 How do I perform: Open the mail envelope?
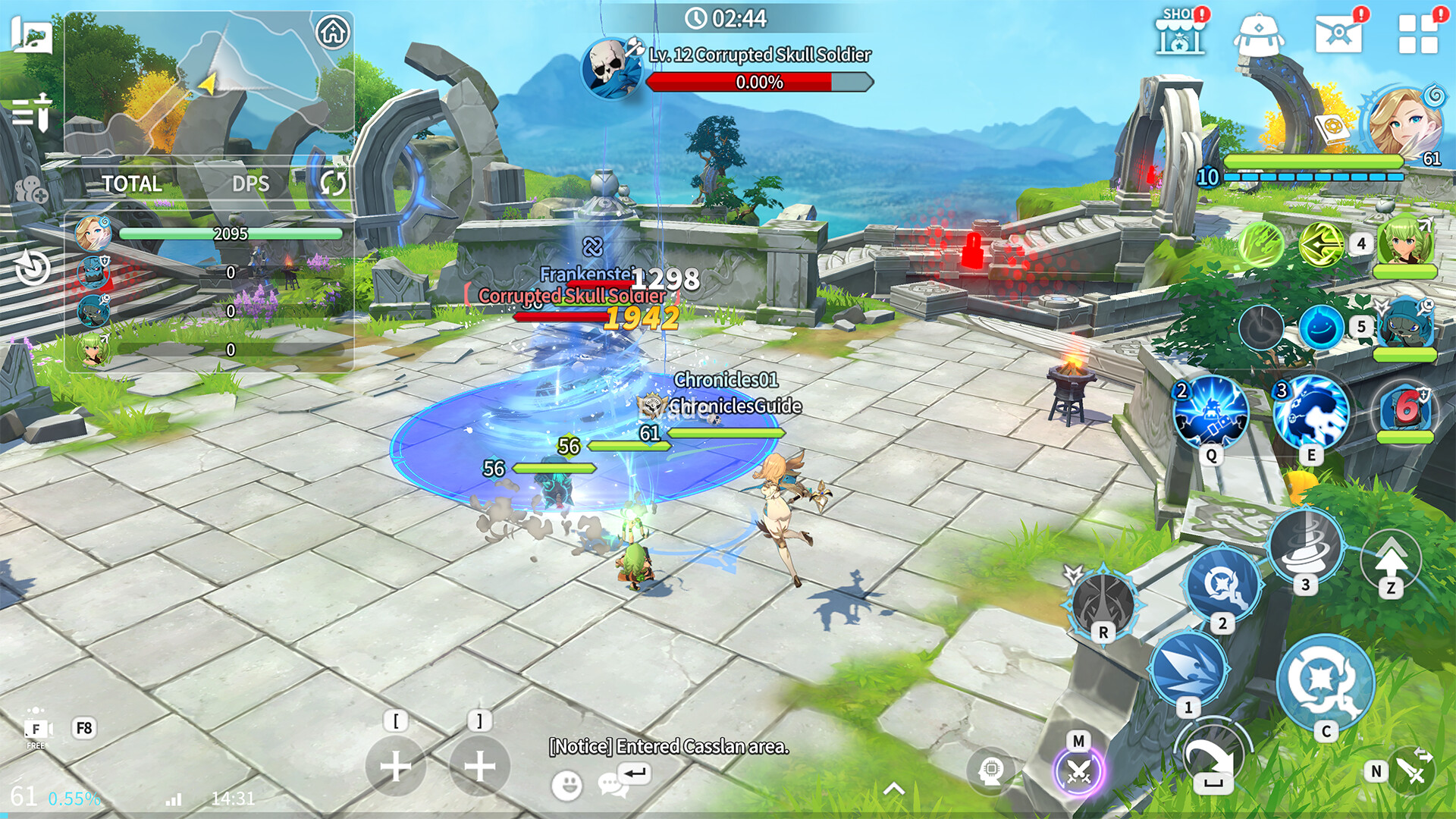[1338, 34]
